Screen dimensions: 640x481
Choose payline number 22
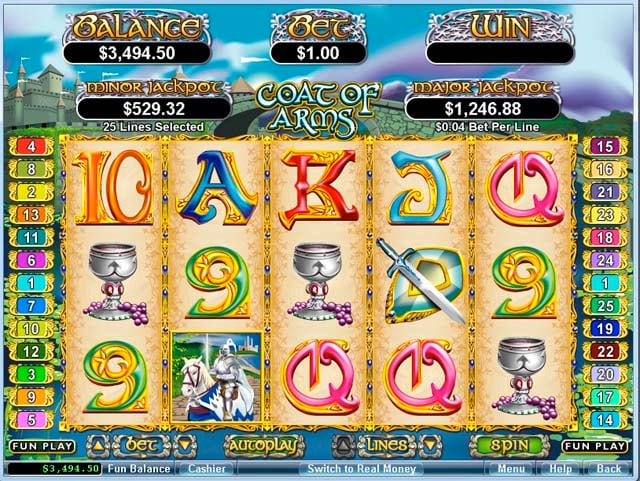[x=604, y=351]
